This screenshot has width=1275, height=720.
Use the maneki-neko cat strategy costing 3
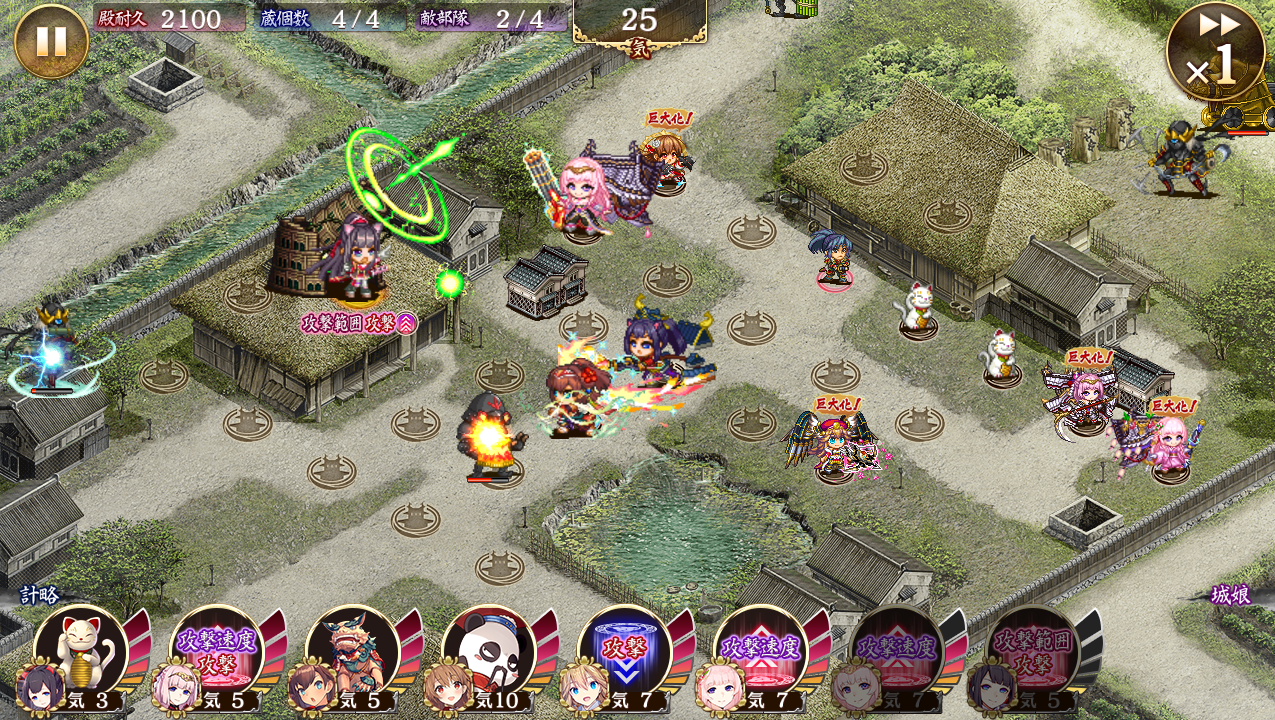coord(80,651)
